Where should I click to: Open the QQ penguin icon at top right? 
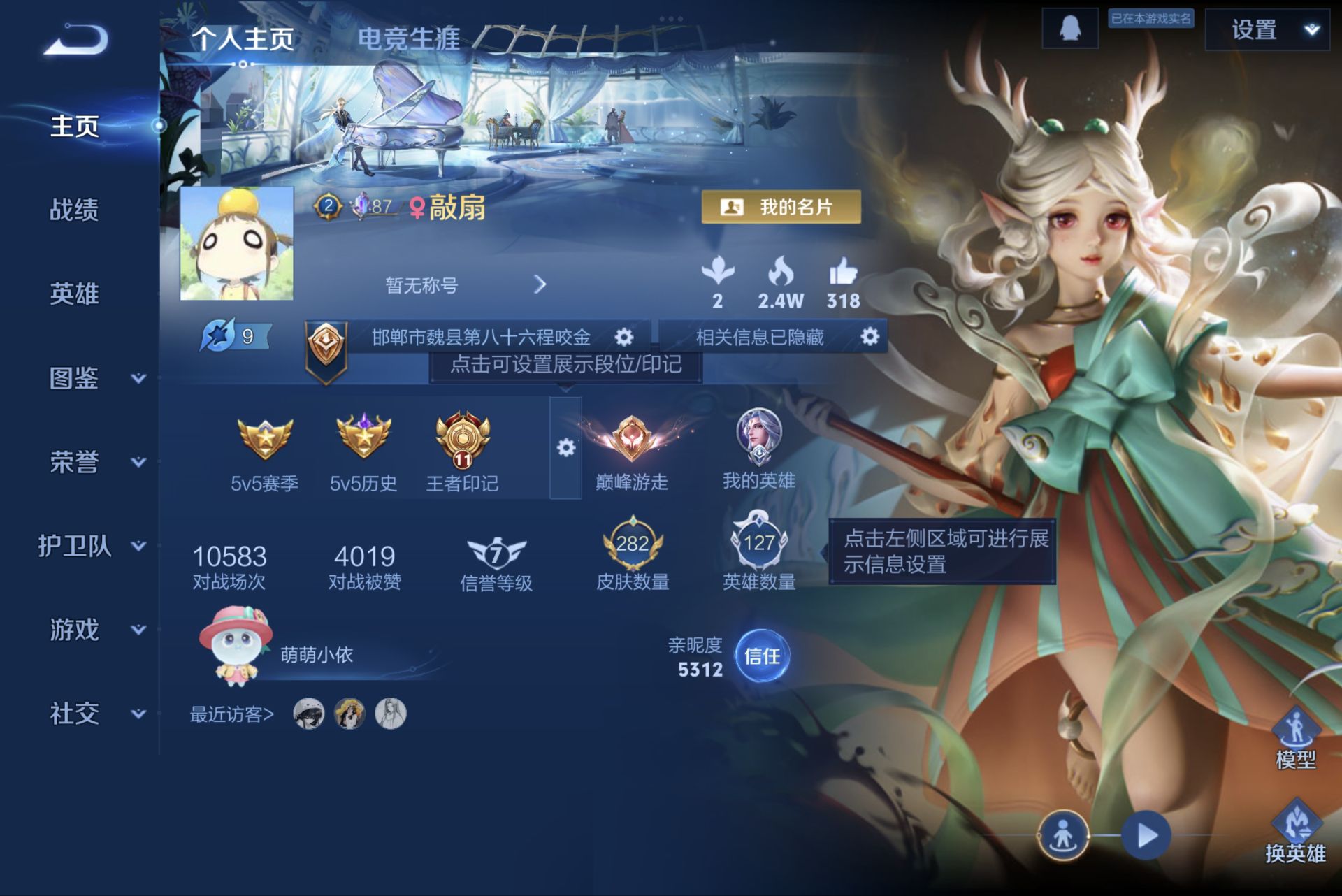[x=1069, y=31]
